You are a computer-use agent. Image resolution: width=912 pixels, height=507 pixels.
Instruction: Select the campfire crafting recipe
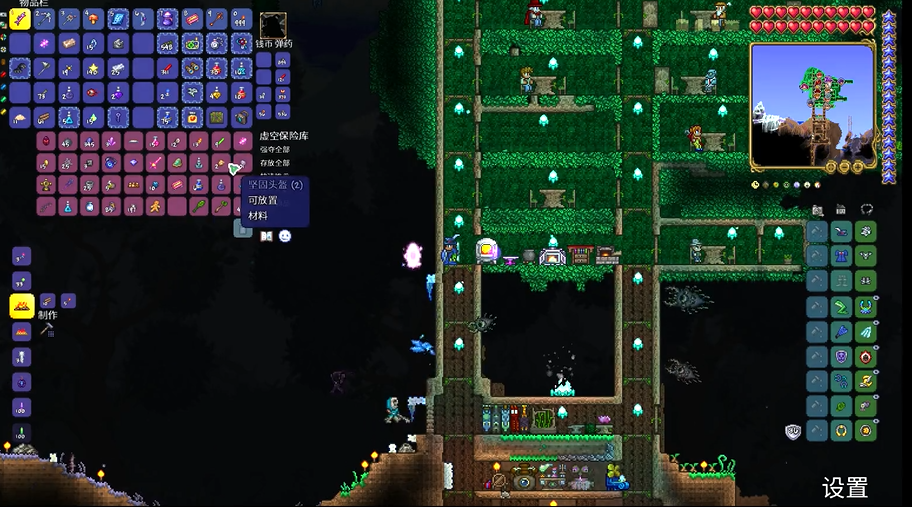tap(21, 306)
